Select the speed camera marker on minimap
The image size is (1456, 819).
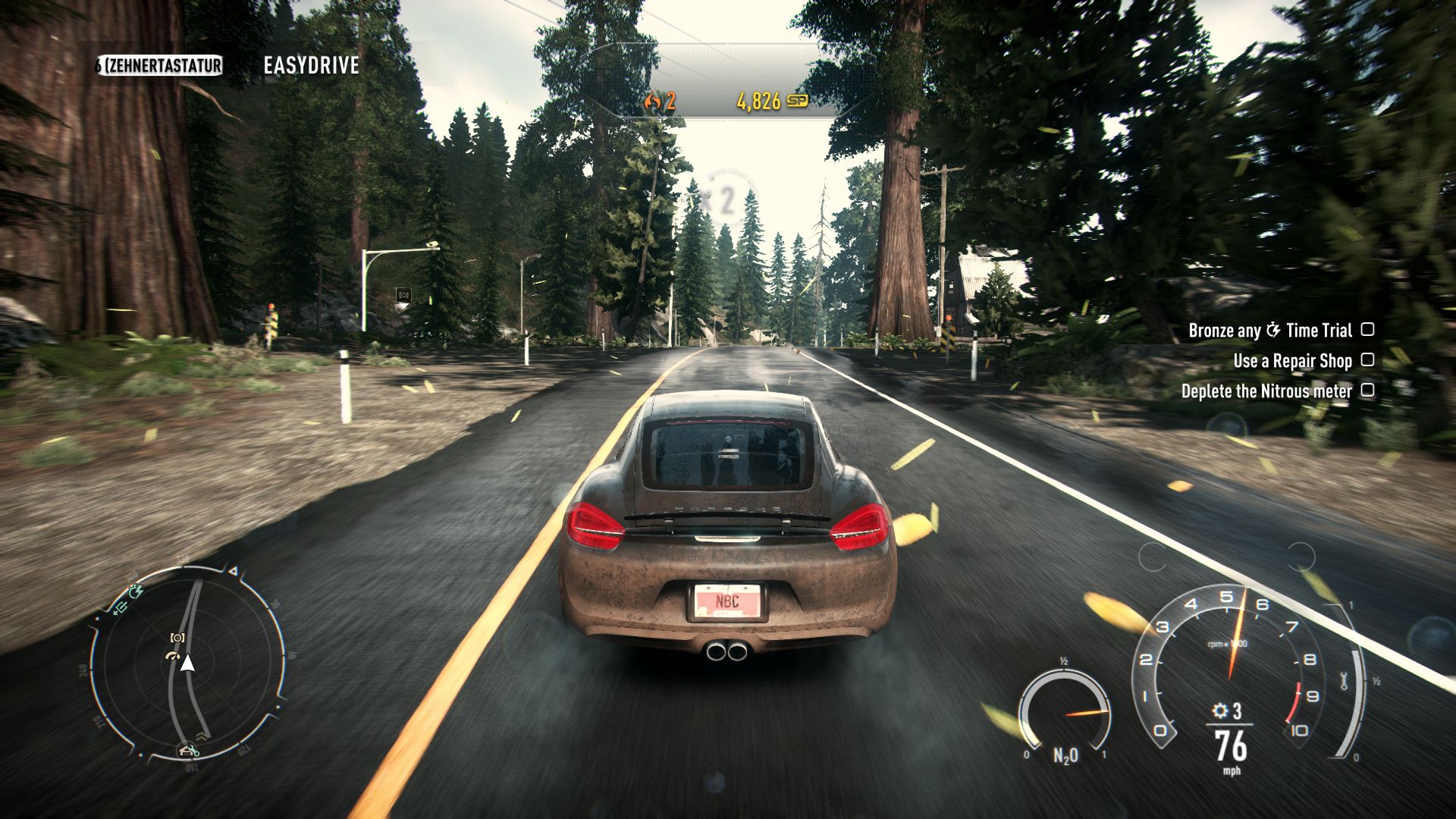[178, 638]
